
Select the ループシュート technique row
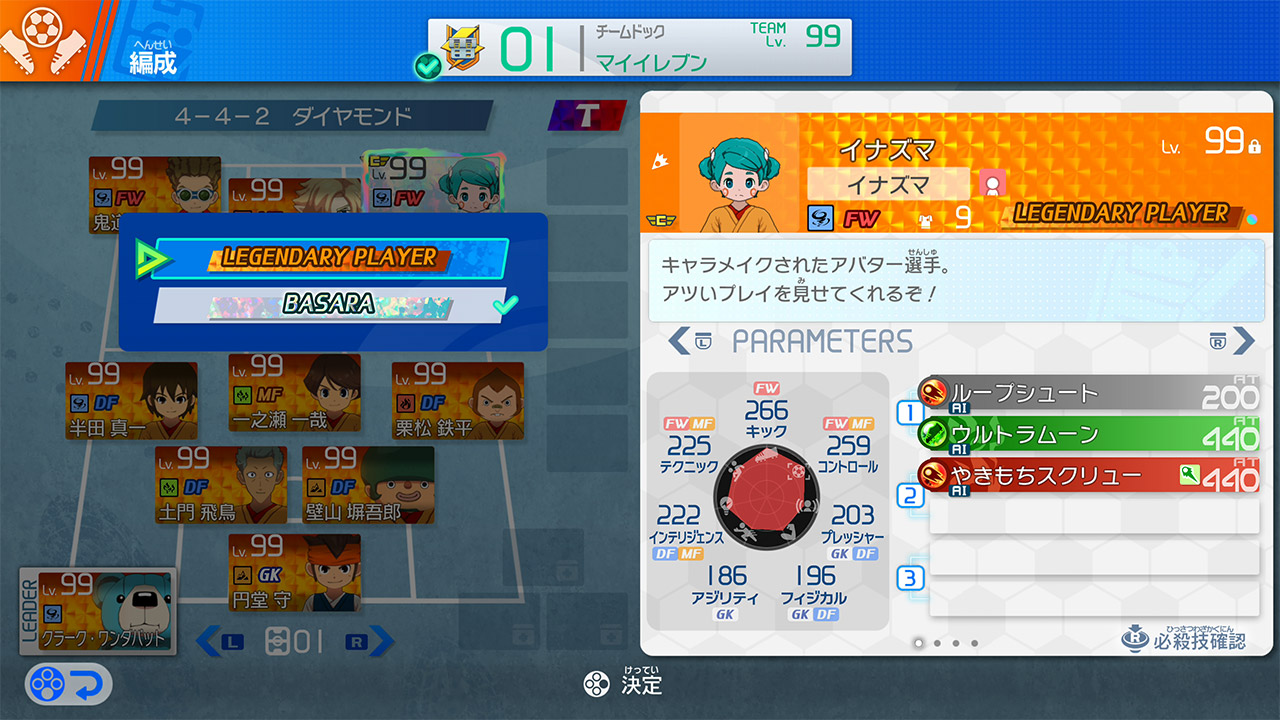1090,394
